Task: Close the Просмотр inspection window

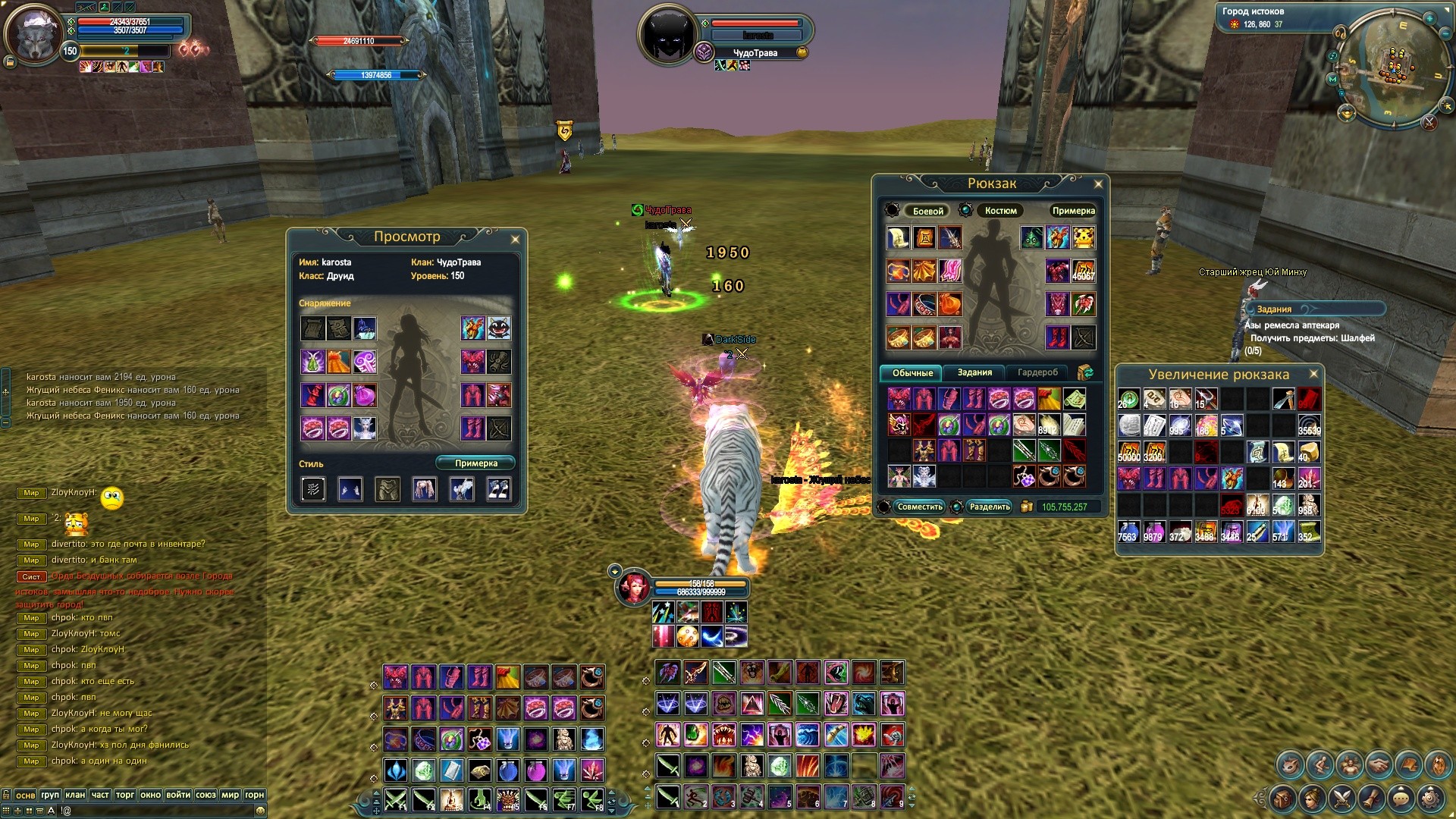Action: 515,240
